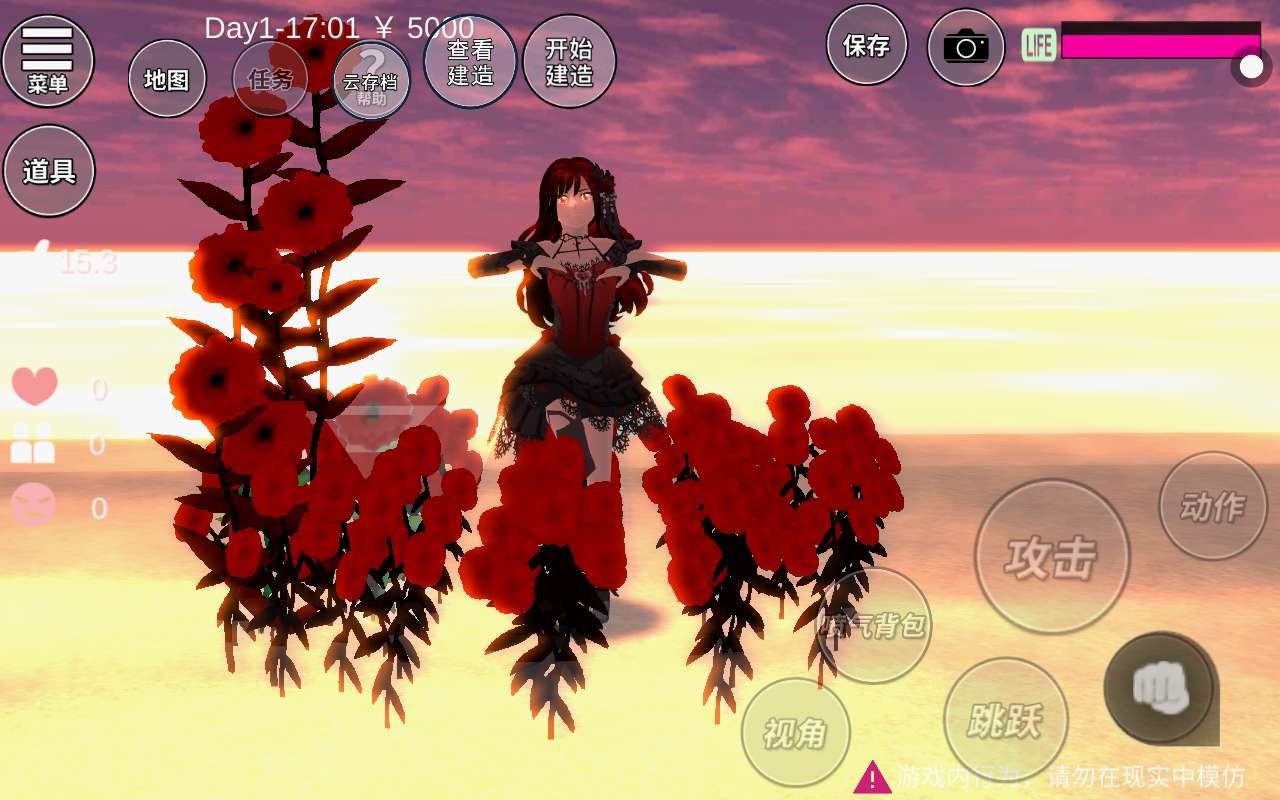Click the 保存 save button

[x=866, y=45]
